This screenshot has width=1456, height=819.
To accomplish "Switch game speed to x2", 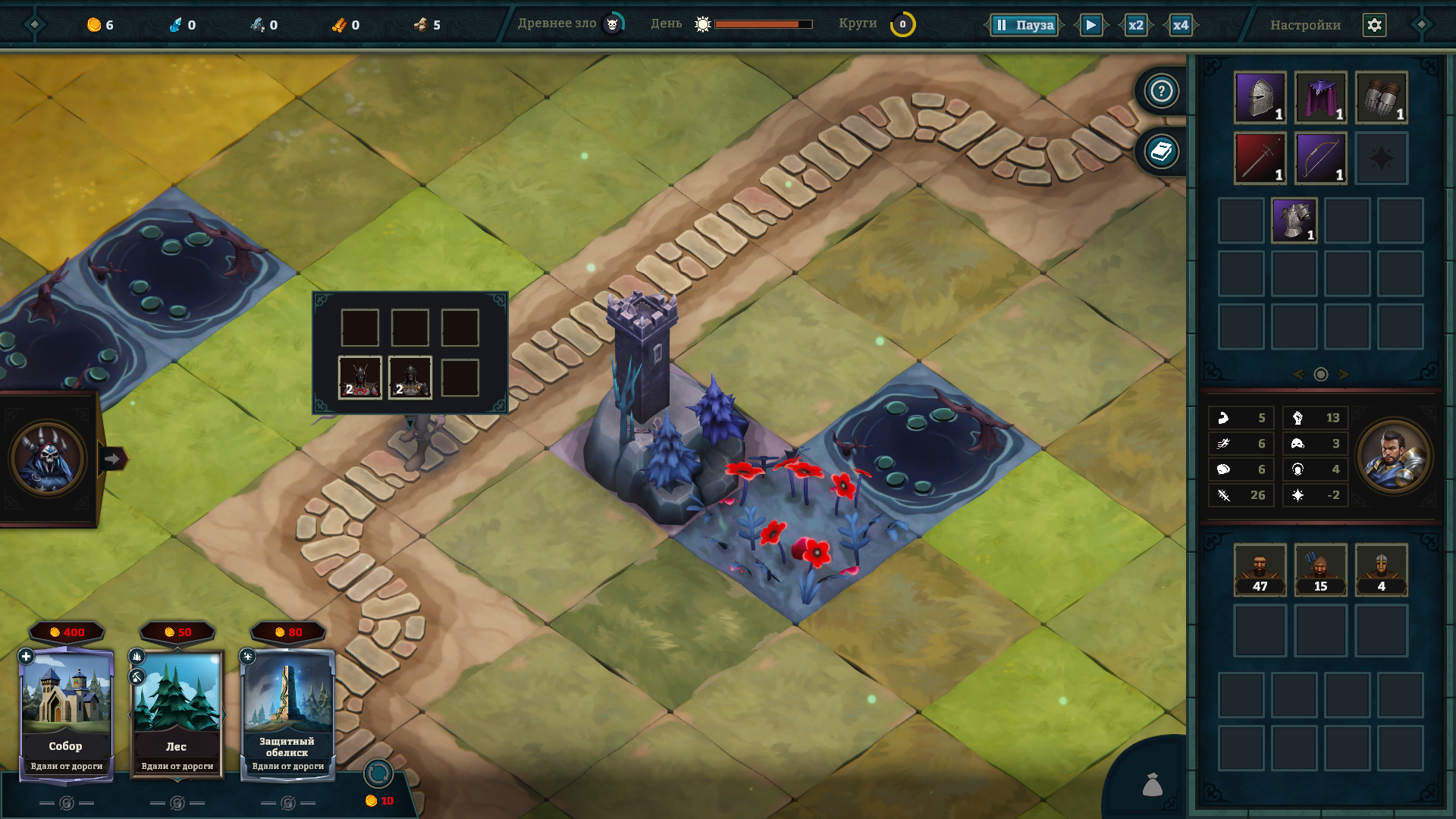I will click(1135, 25).
